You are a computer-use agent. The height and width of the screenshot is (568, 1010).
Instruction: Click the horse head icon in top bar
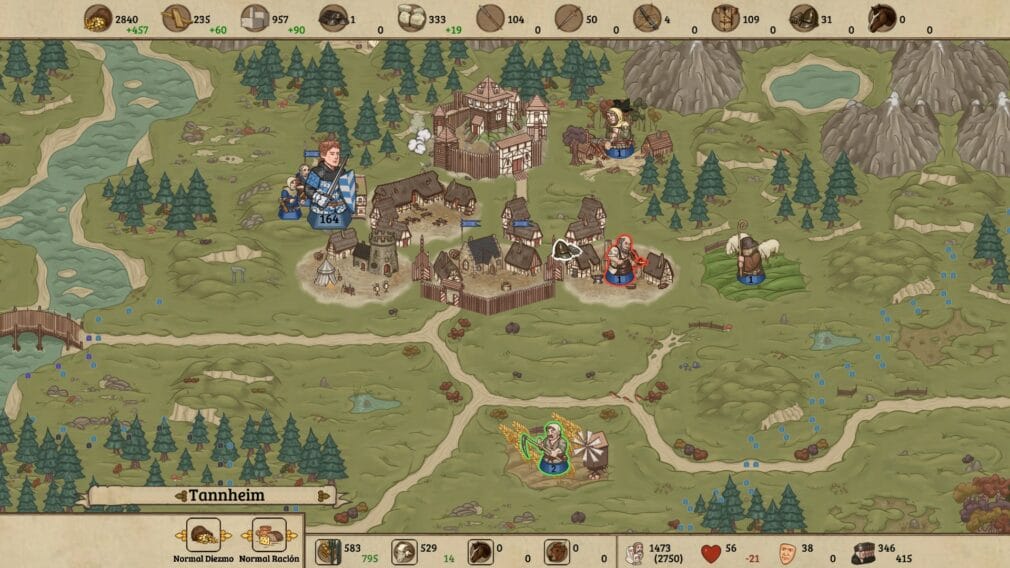(x=882, y=18)
